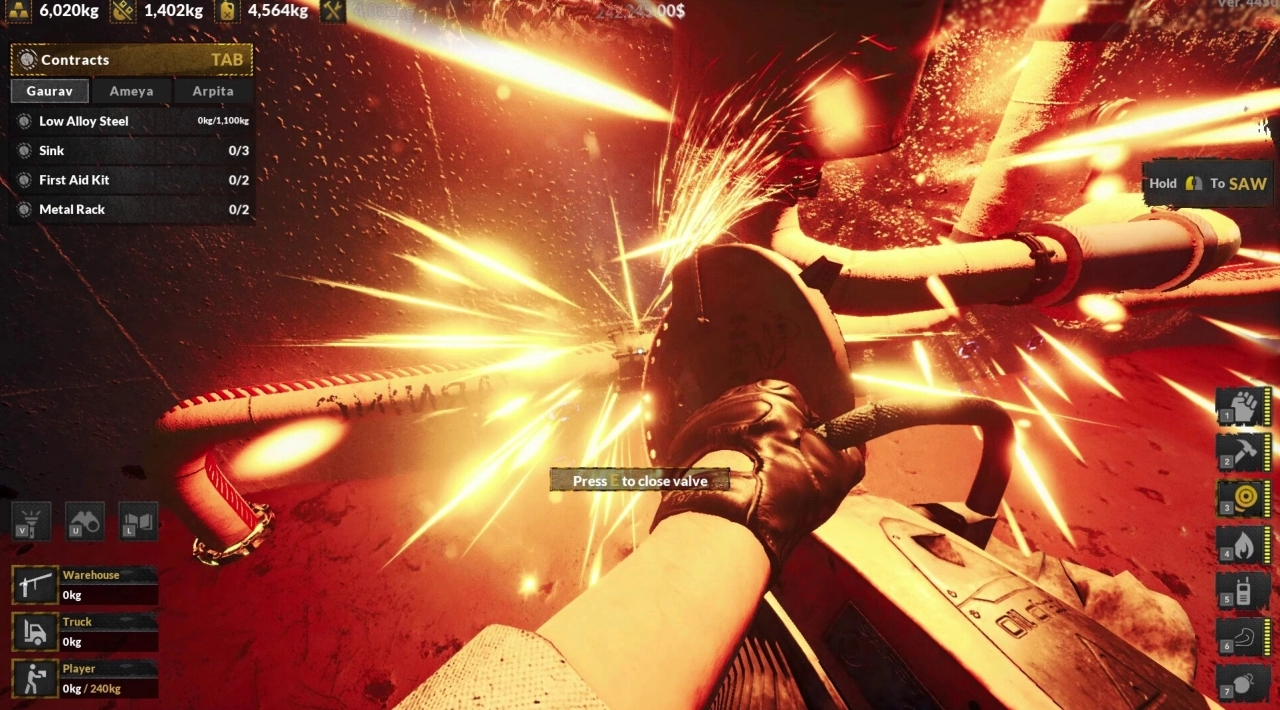Click the Warehouse crane icon
Screen dimensions: 1280x710
point(35,585)
